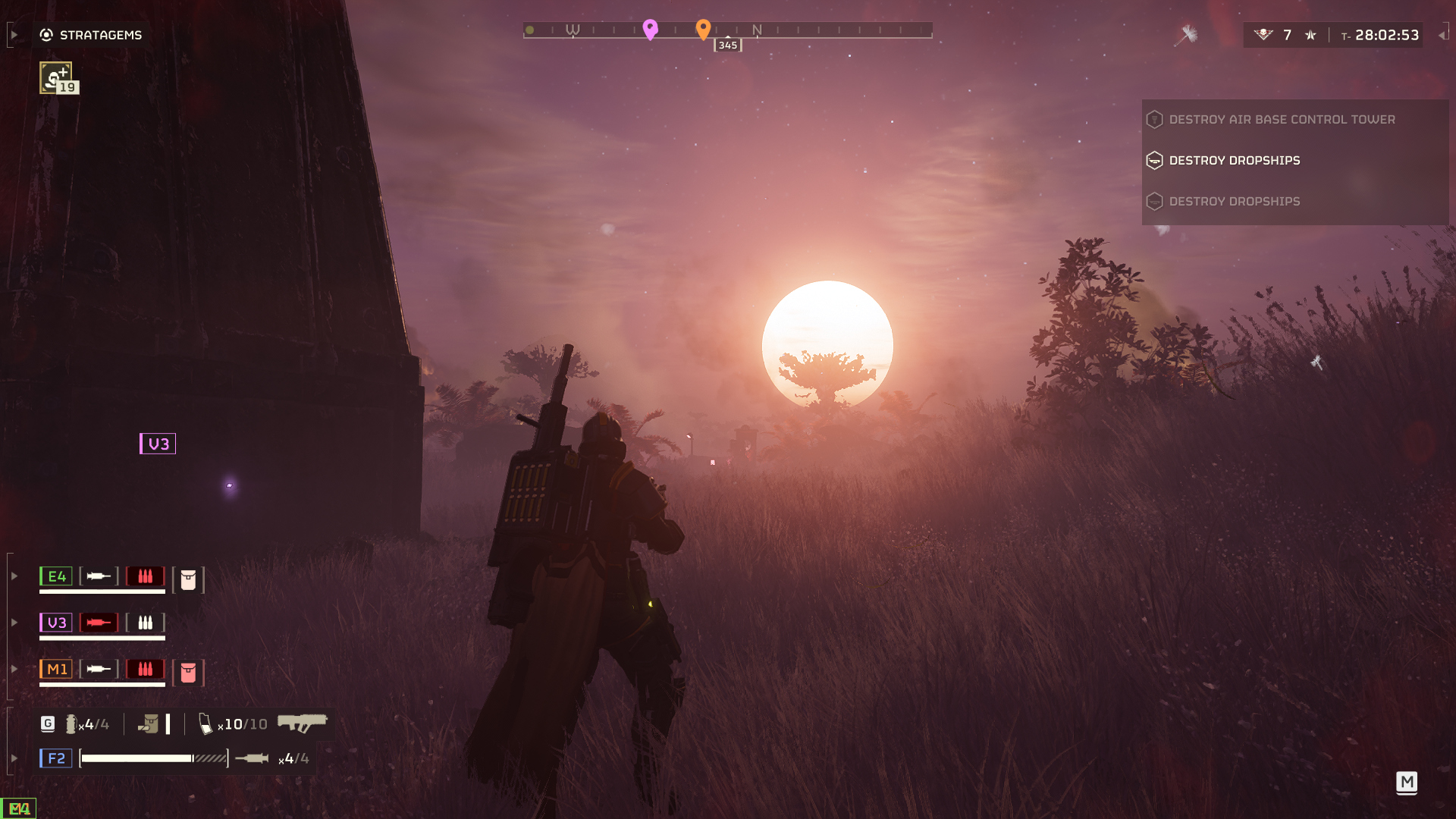Screen dimensions: 1456x819
Task: Expand the Stratagems panel header
Action: (x=90, y=35)
